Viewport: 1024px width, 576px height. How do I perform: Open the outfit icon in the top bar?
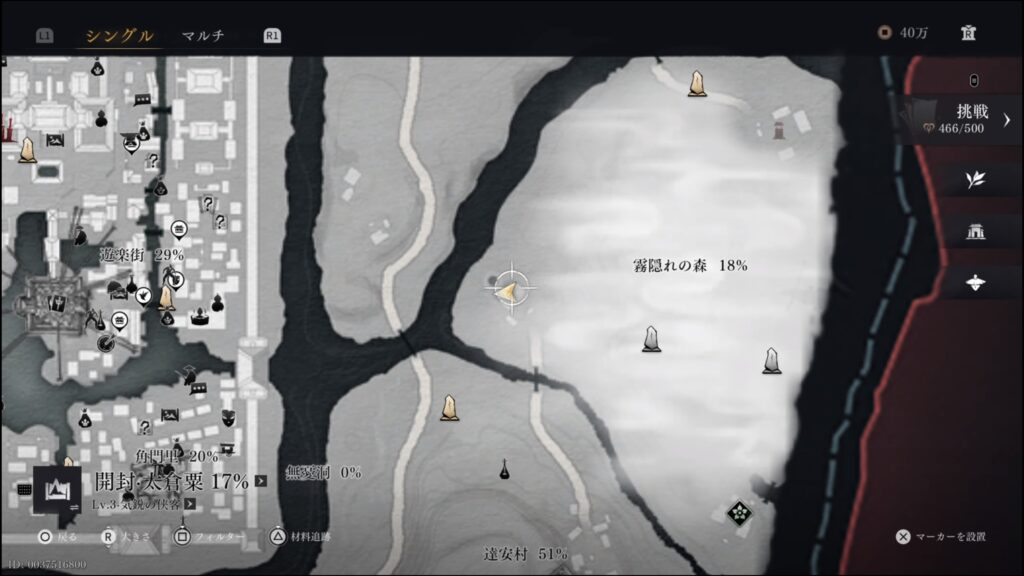pyautogui.click(x=968, y=33)
